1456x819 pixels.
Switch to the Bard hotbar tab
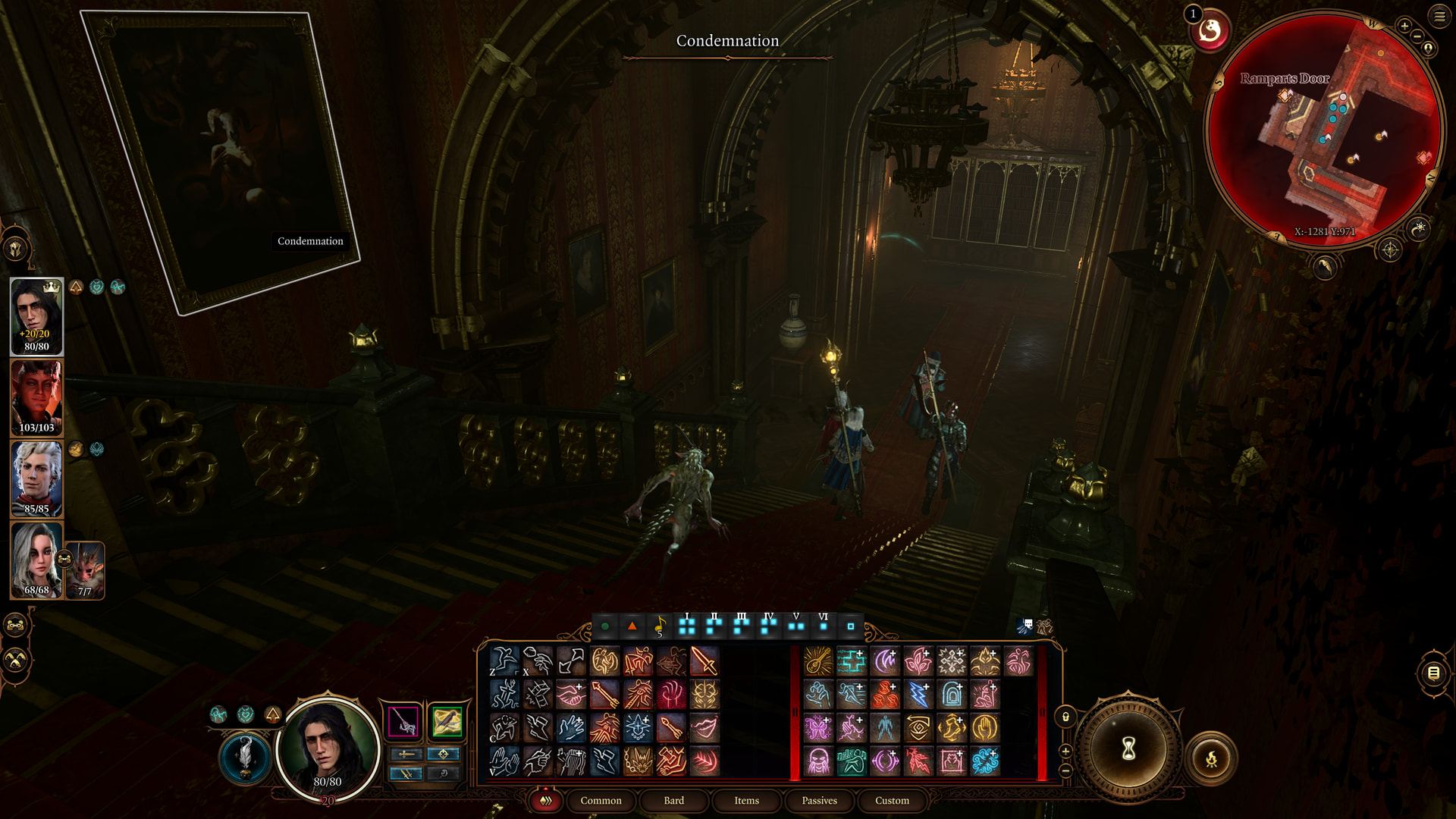[x=673, y=800]
